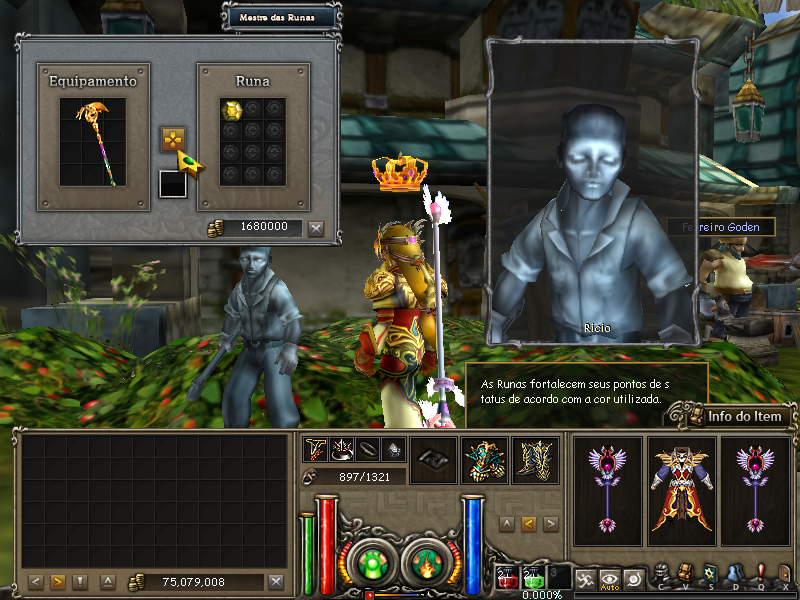This screenshot has height=600, width=800.
Task: Go to the next inventory page
Action: (x=57, y=582)
